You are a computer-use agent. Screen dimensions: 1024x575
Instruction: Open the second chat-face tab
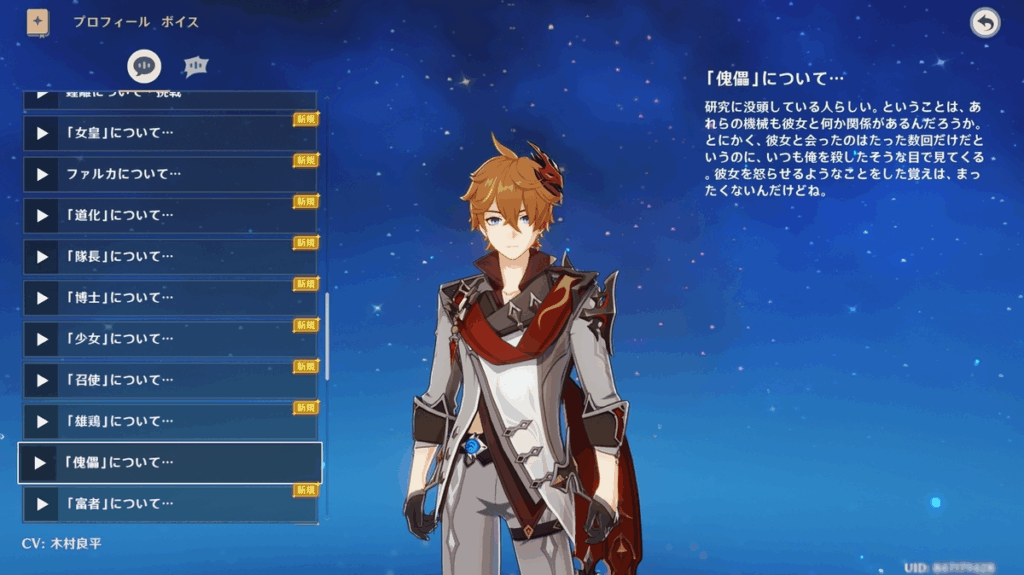tap(195, 66)
